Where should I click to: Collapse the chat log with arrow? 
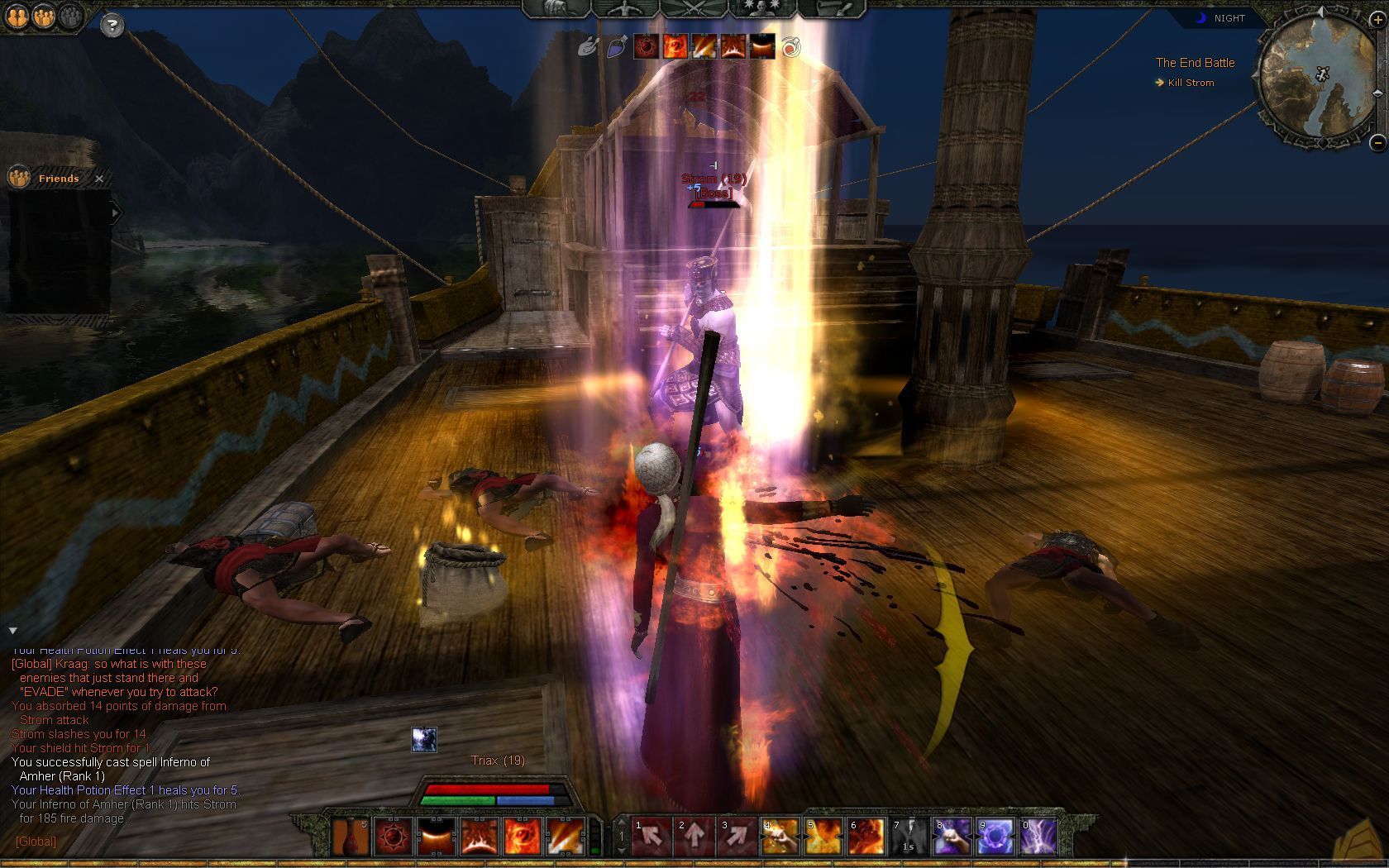point(12,631)
